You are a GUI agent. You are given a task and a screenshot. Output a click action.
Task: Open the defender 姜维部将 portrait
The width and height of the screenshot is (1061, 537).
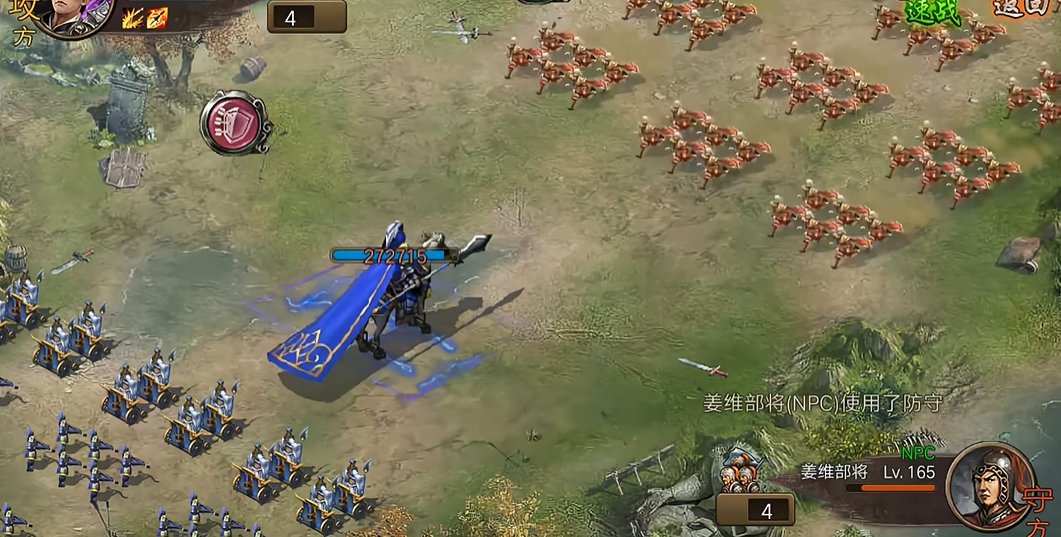[988, 484]
